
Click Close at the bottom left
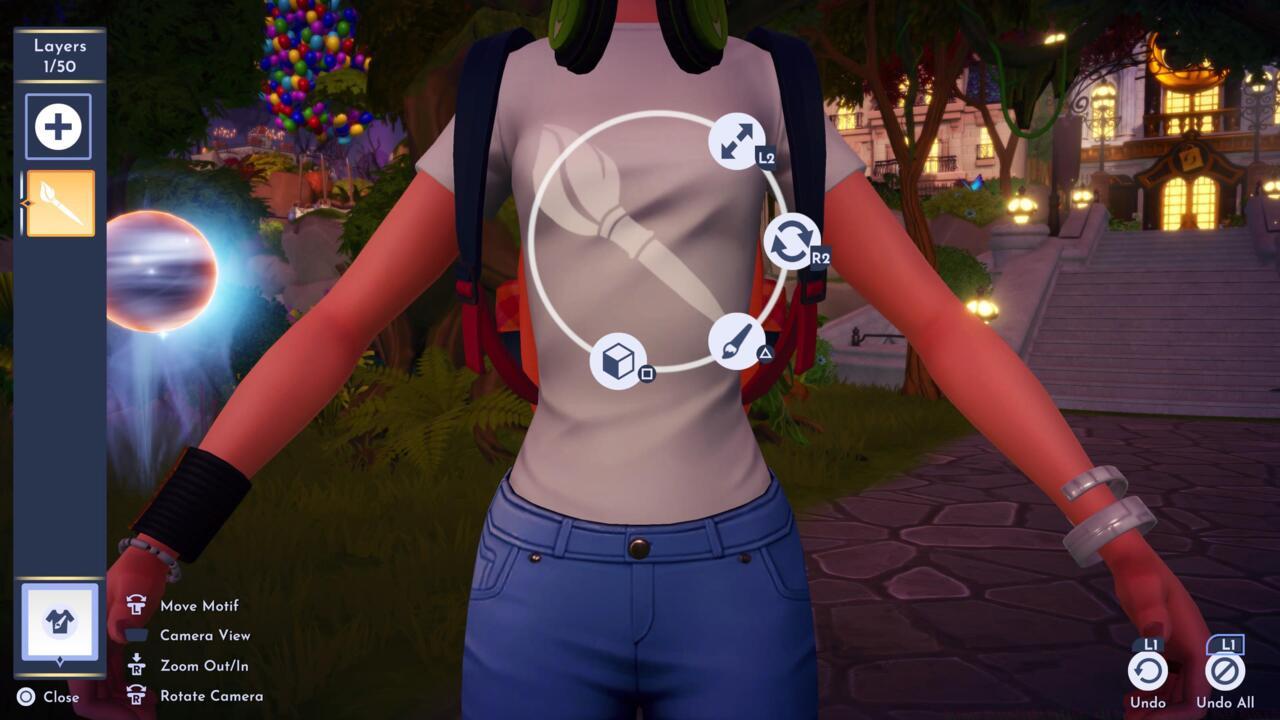point(47,697)
